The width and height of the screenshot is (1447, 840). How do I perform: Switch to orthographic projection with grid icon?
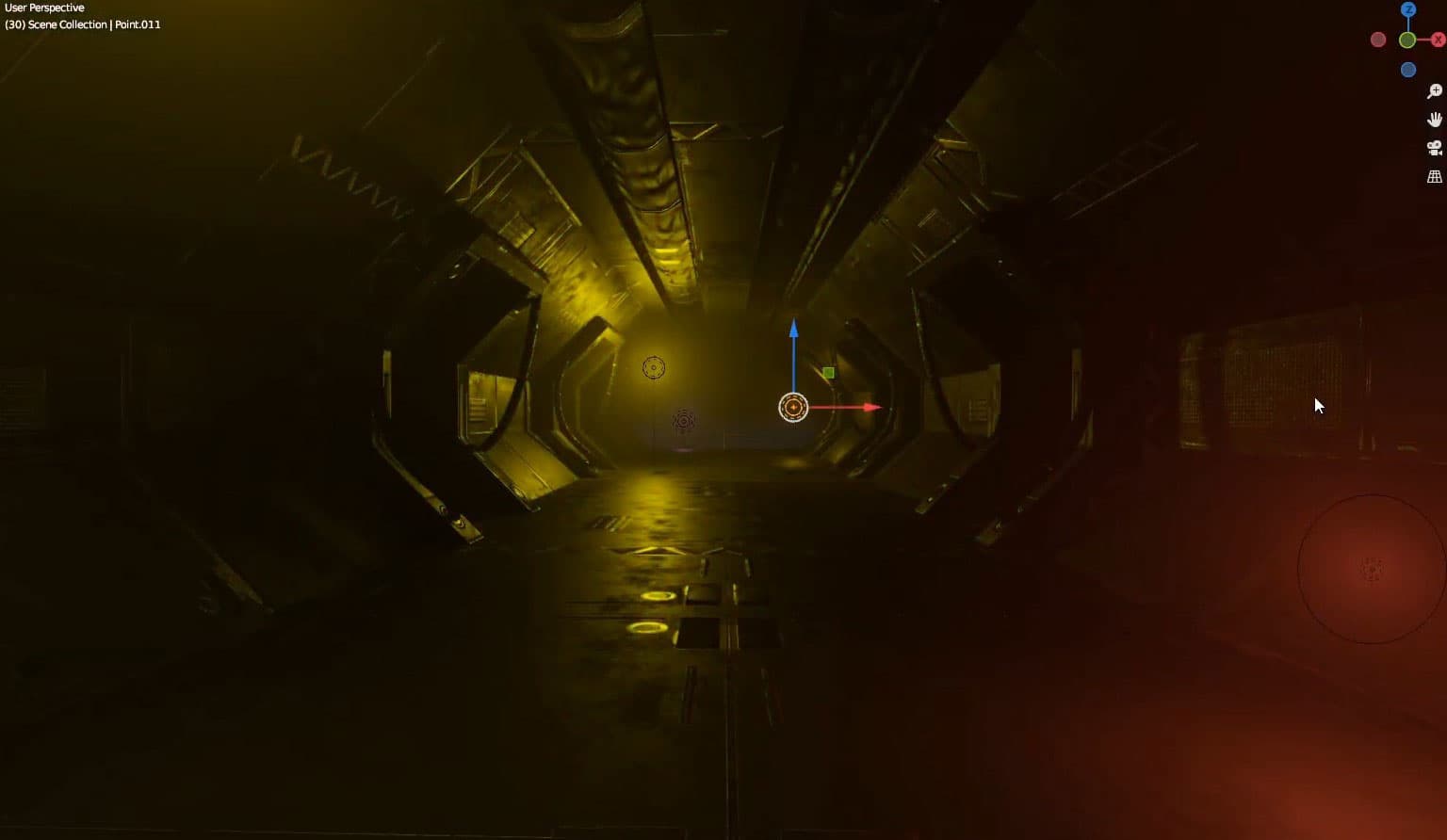tap(1433, 175)
